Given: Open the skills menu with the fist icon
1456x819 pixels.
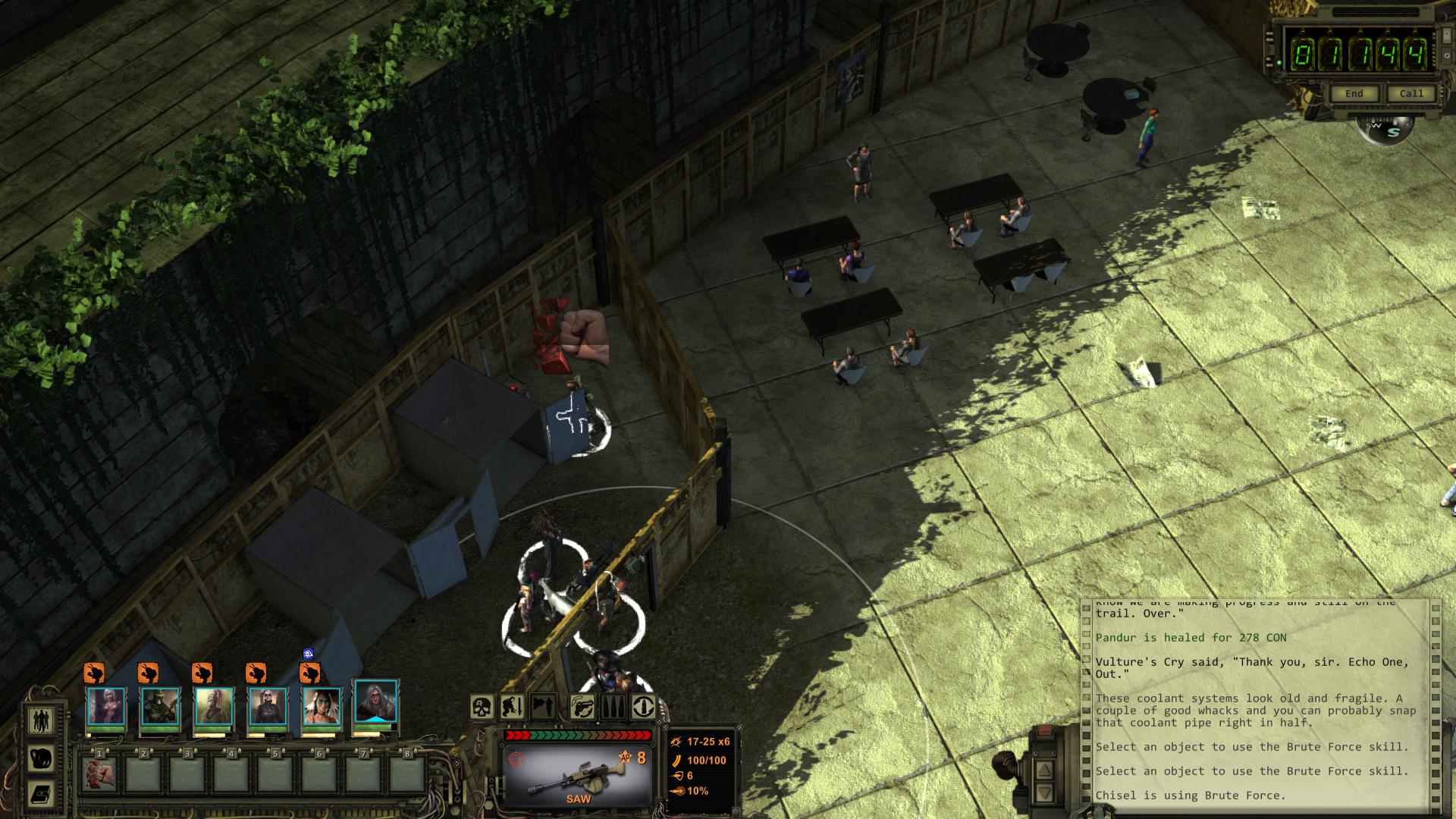Looking at the screenshot, I should [x=40, y=758].
